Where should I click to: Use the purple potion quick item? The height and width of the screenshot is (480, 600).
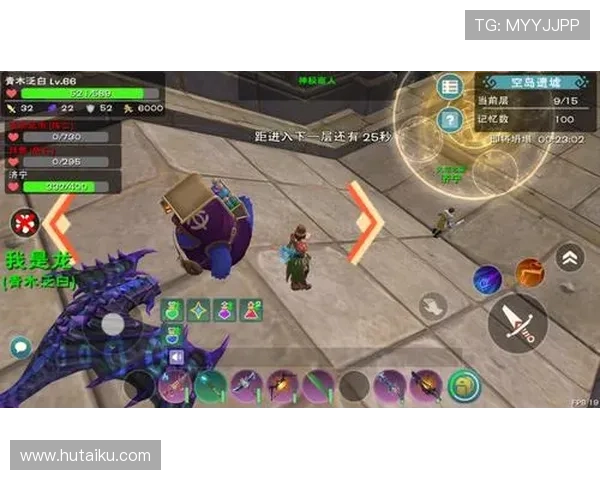tap(225, 311)
